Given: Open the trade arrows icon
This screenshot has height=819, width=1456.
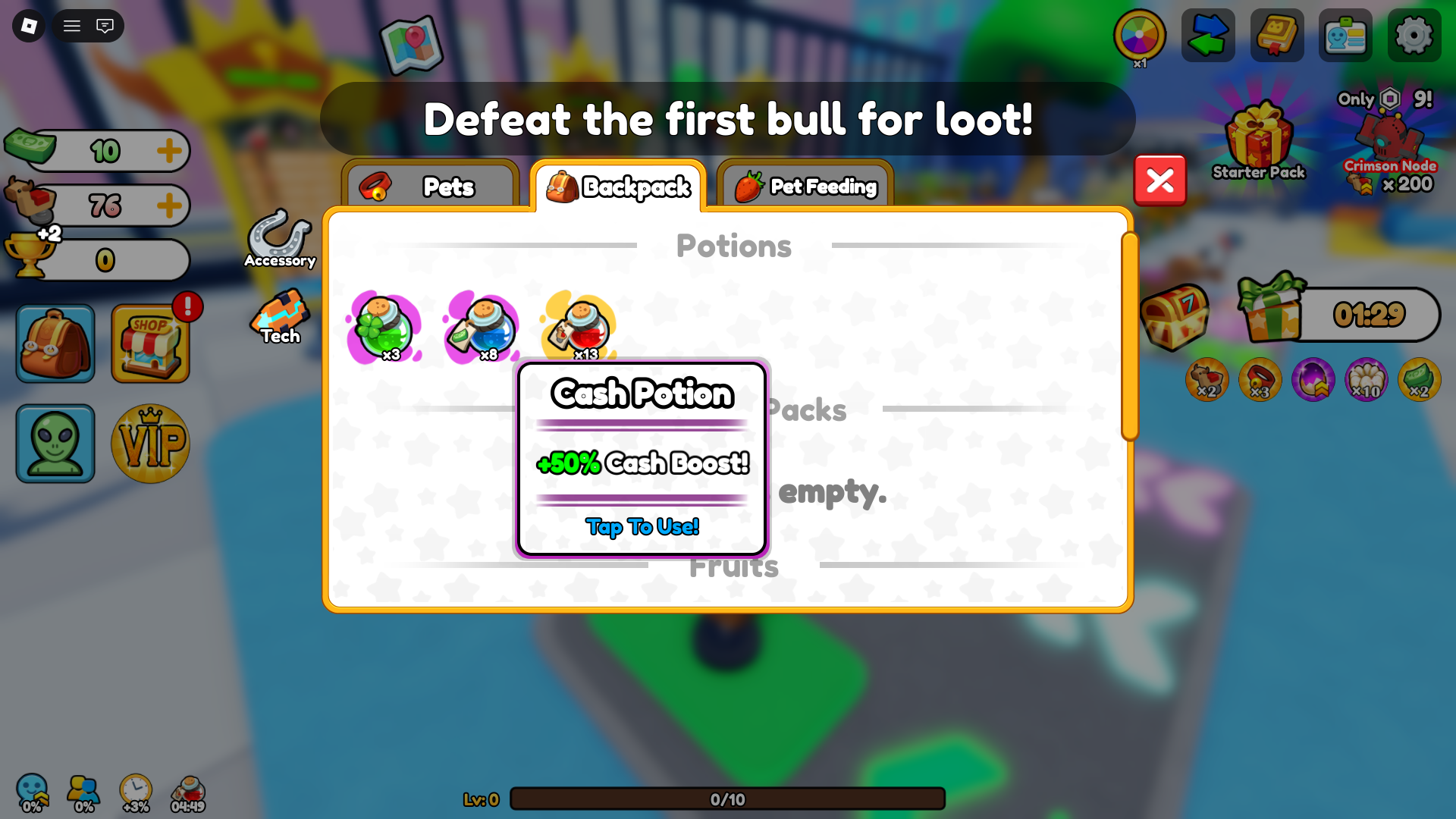Looking at the screenshot, I should pos(1207,35).
